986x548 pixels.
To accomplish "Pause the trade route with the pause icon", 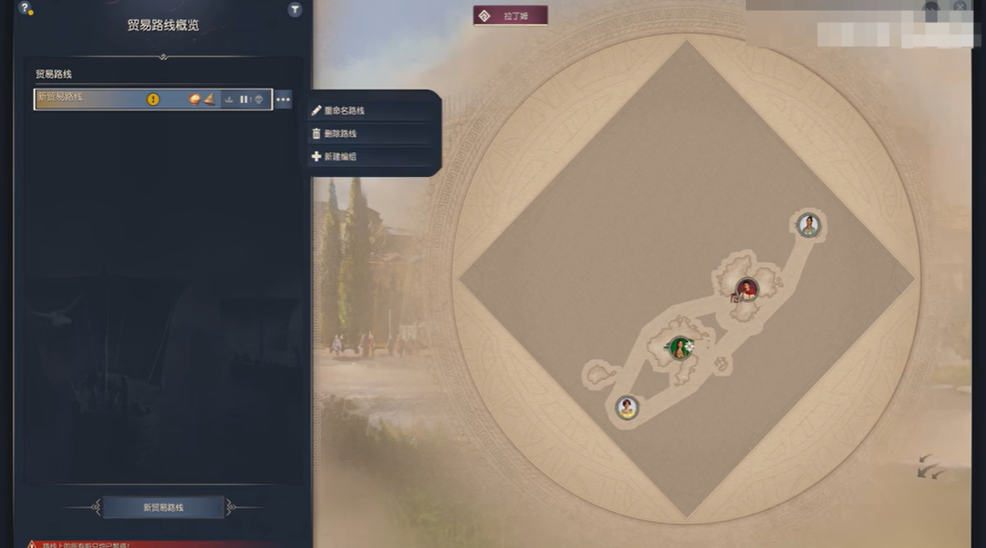I will (x=244, y=100).
